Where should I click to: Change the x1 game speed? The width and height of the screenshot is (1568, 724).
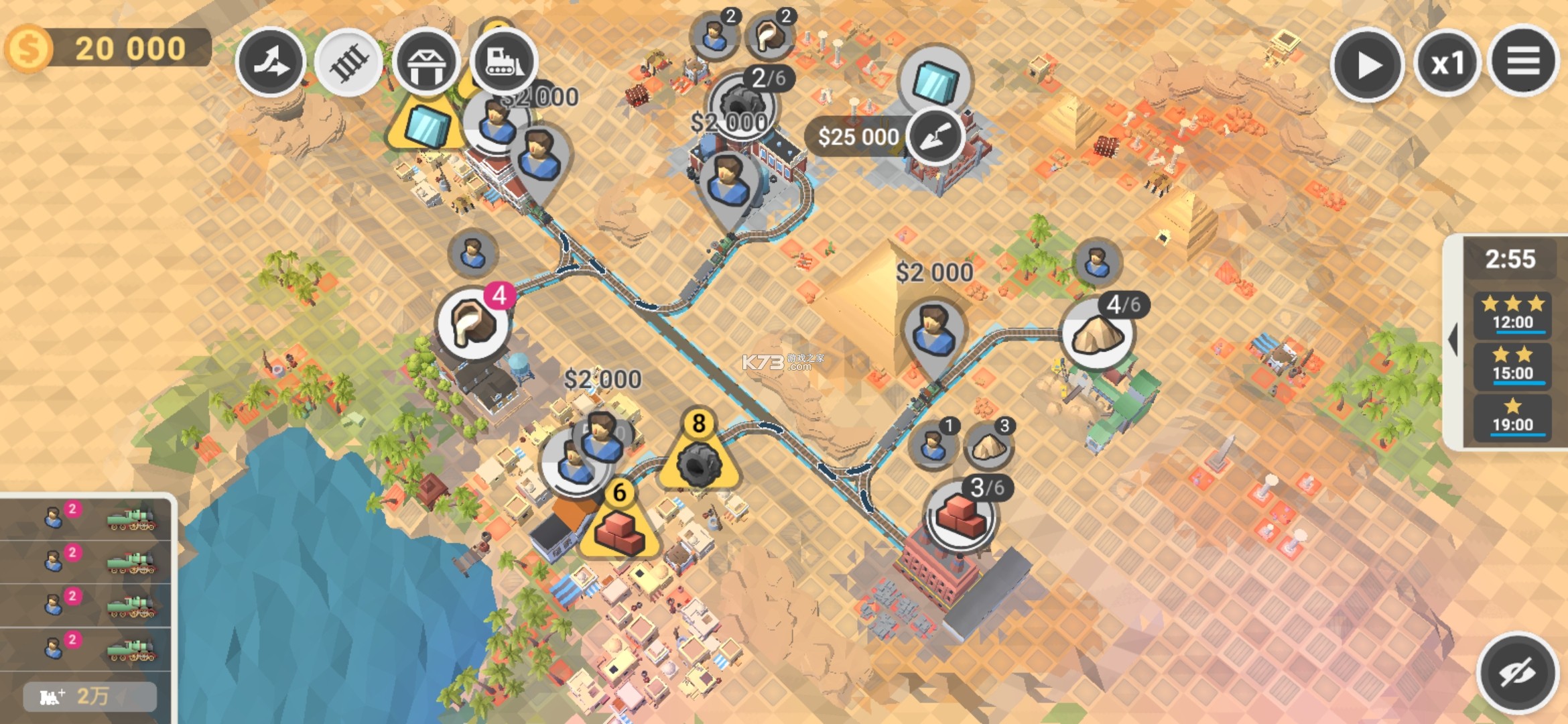[1447, 64]
